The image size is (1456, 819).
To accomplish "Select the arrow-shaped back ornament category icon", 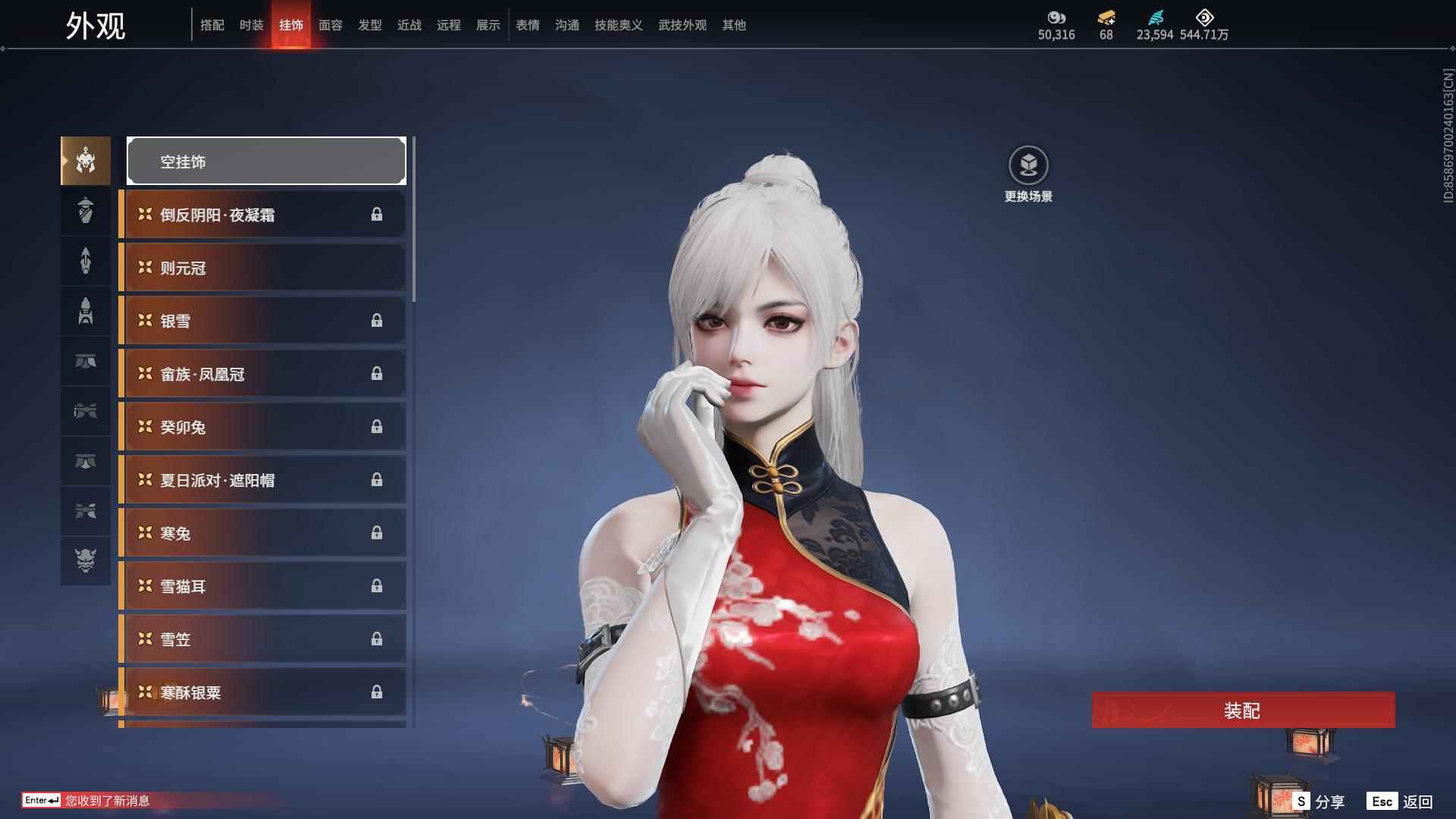I will point(85,261).
